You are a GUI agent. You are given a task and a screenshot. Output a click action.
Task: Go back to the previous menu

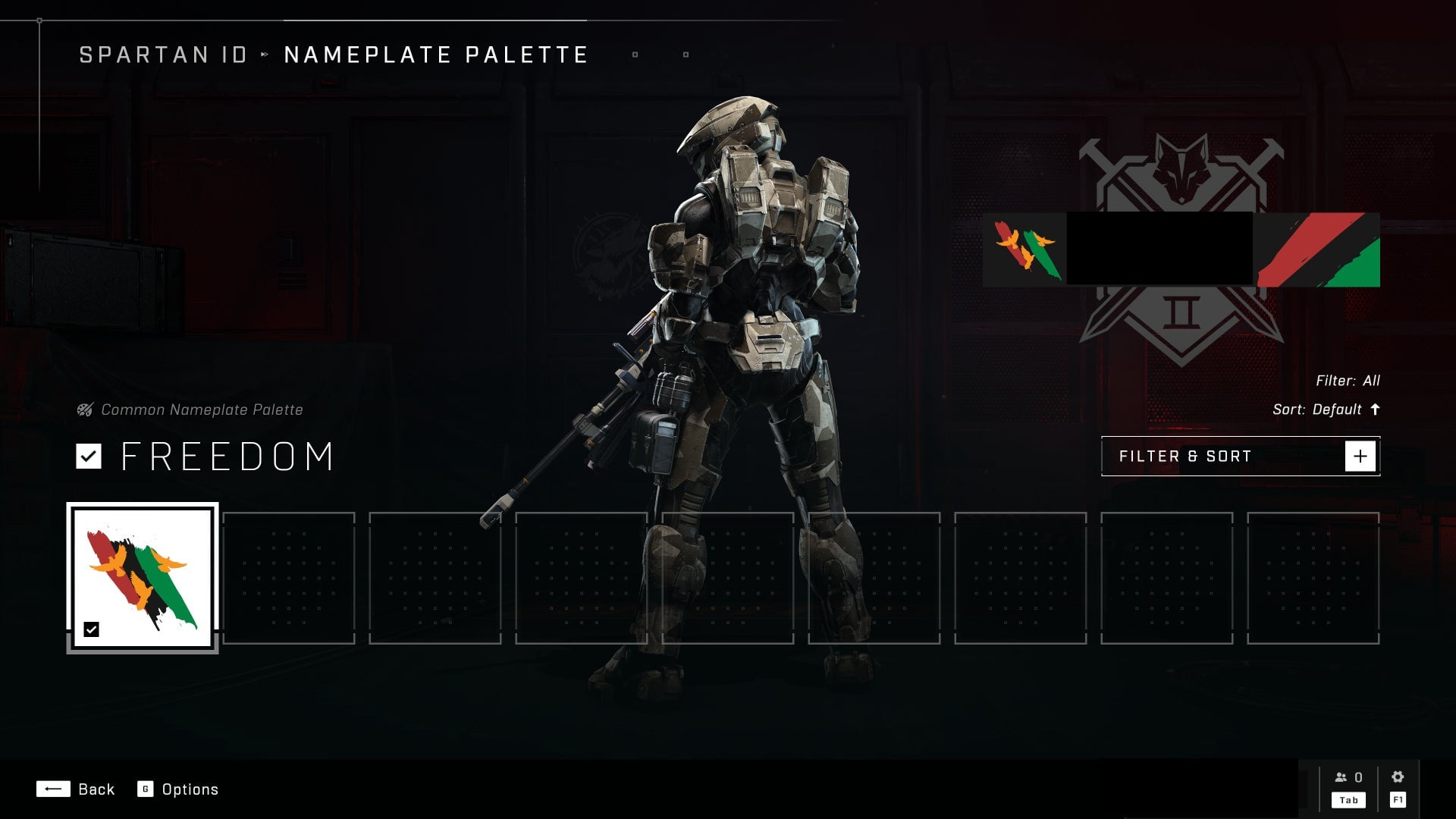click(x=75, y=789)
